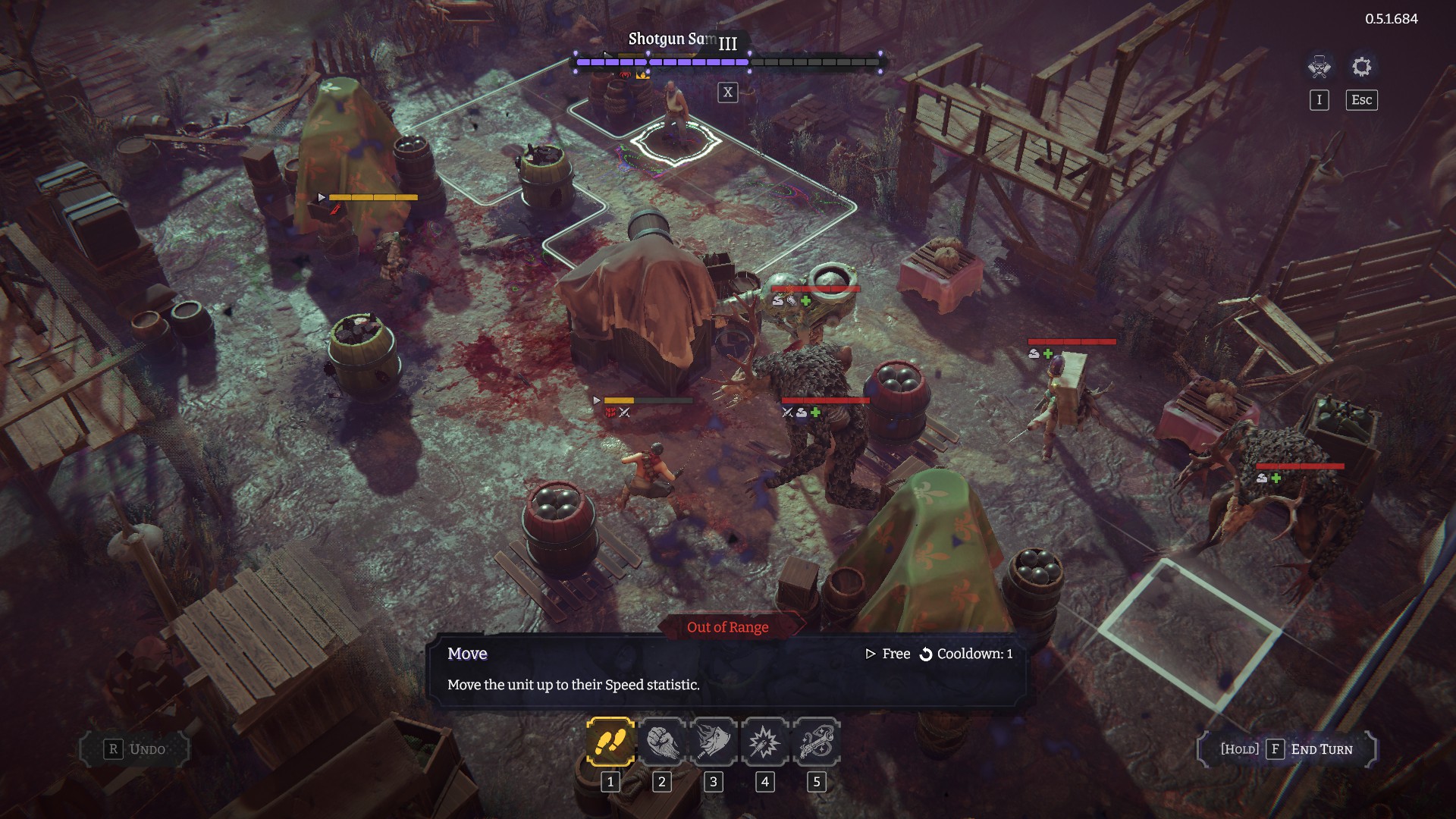The width and height of the screenshot is (1456, 819).
Task: Select the Move footprints ability
Action: point(610,742)
